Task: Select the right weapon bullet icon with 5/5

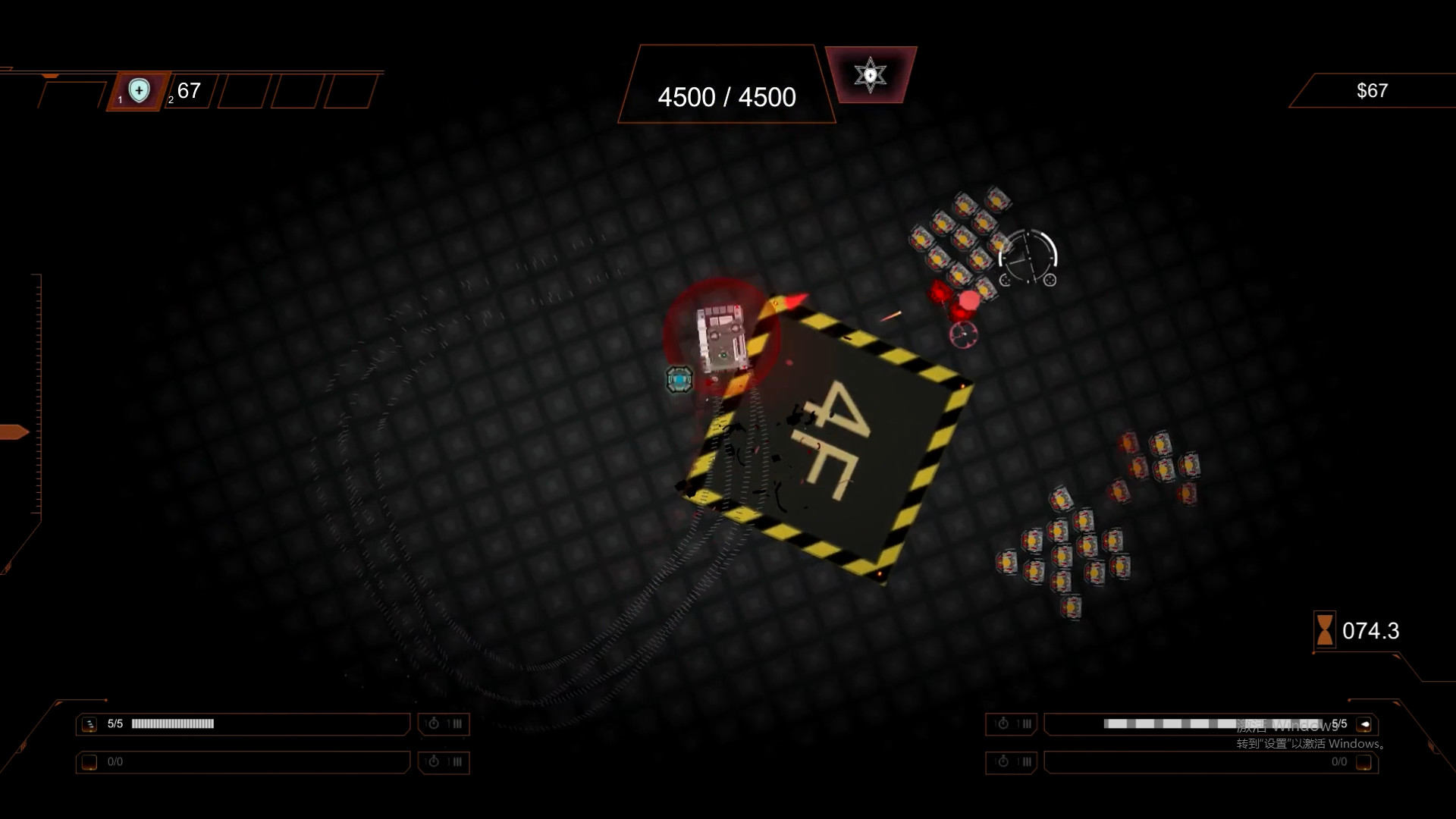Action: point(1364,724)
